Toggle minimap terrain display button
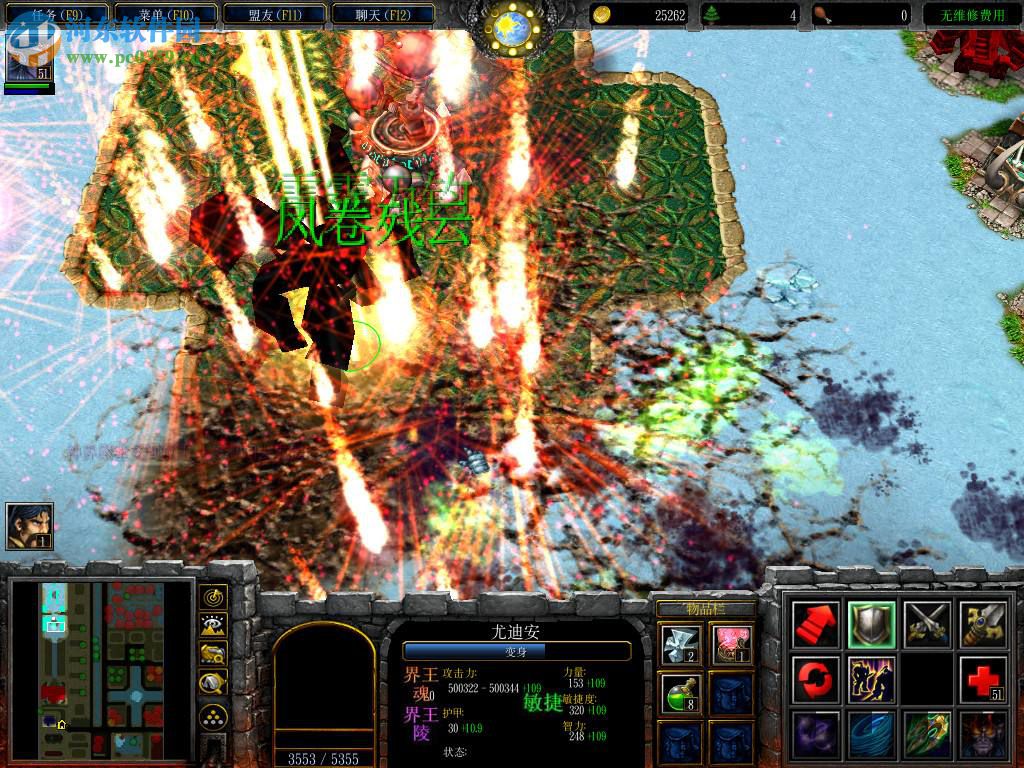 [x=212, y=626]
